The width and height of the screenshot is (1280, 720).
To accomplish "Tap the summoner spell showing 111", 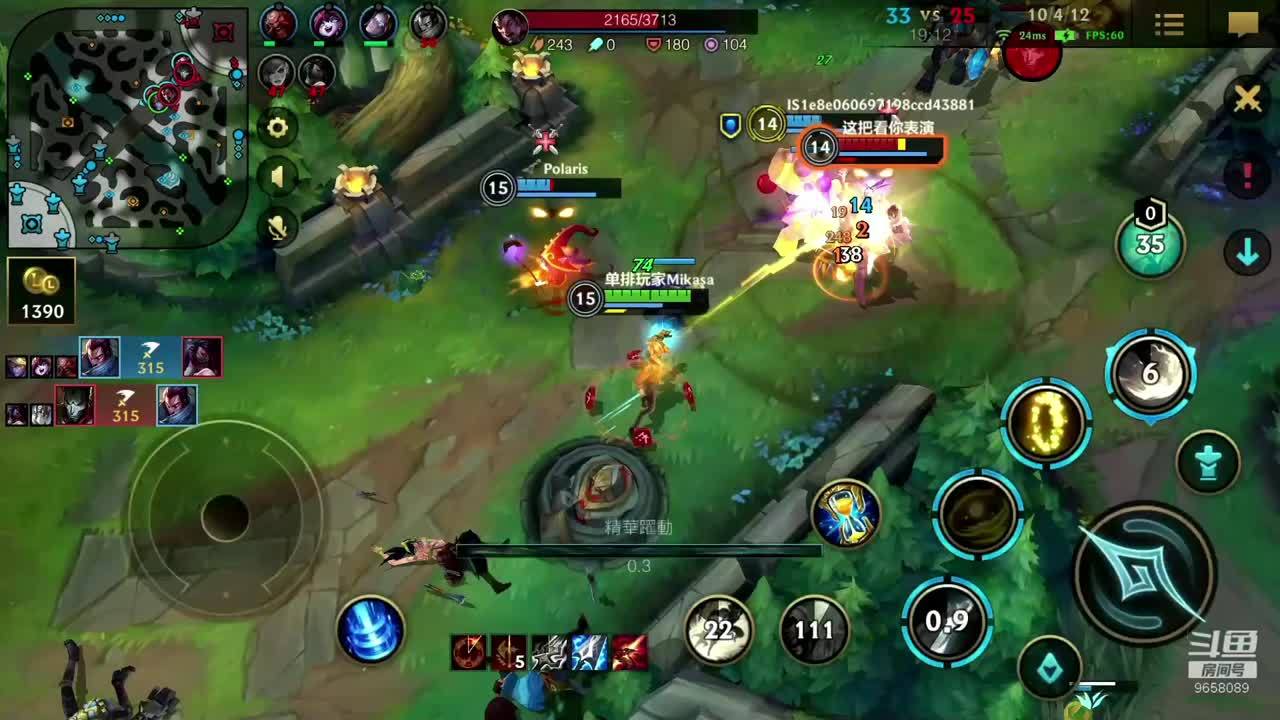I will point(814,630).
